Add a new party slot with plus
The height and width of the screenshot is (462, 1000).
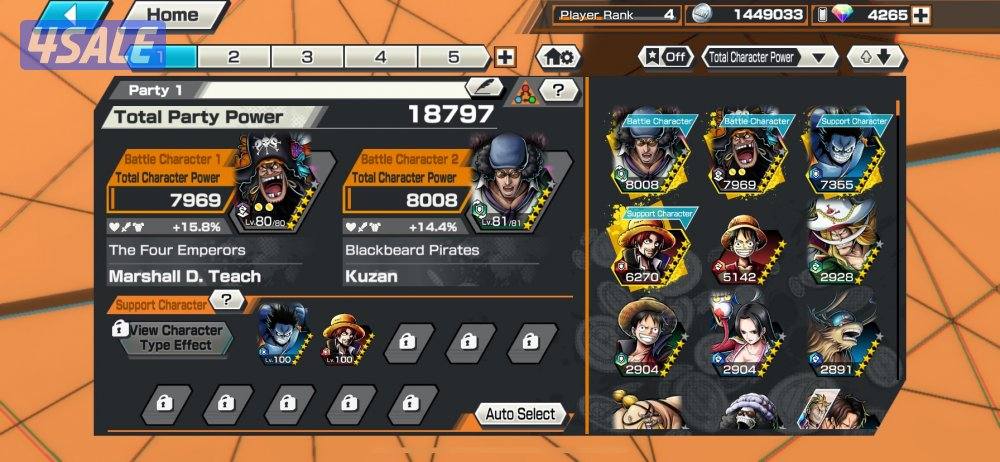pos(506,57)
